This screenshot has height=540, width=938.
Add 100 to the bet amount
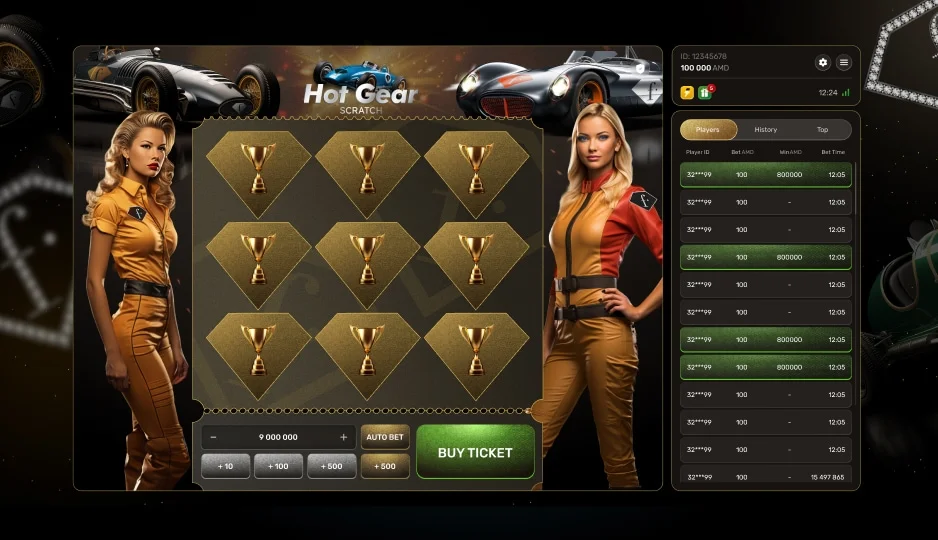[279, 466]
